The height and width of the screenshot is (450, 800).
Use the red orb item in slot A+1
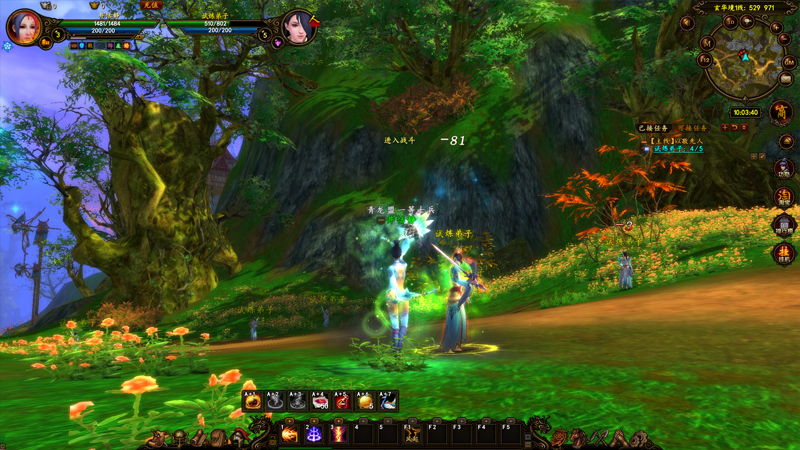(253, 401)
